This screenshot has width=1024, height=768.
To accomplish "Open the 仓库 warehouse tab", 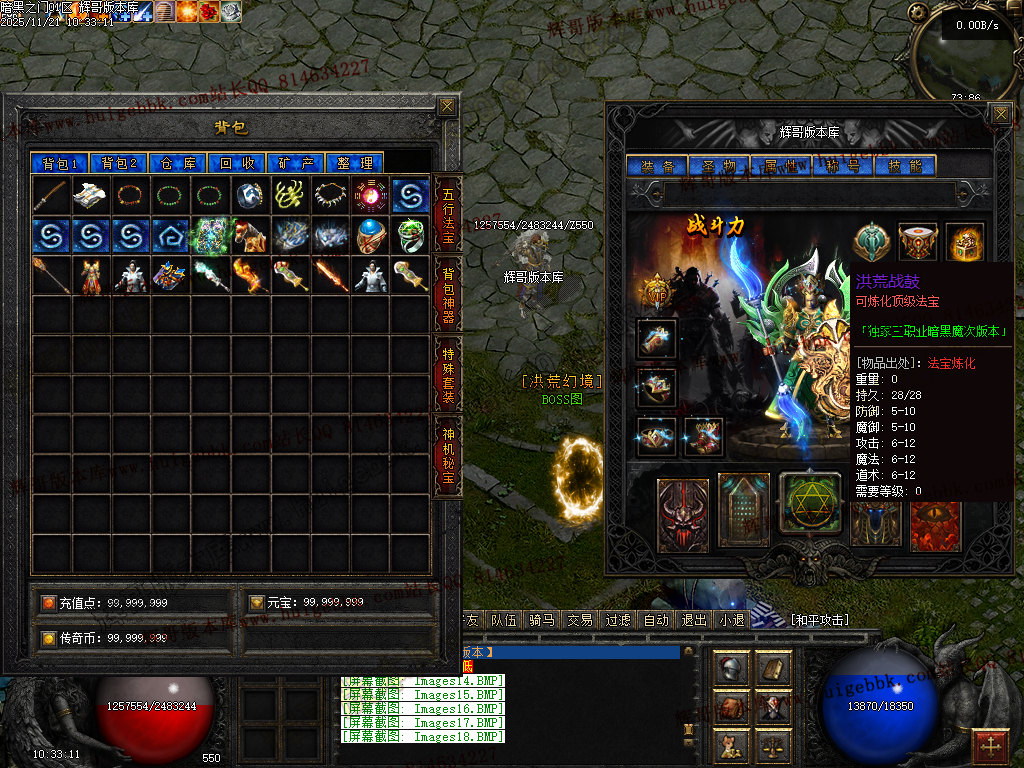I will pos(178,163).
